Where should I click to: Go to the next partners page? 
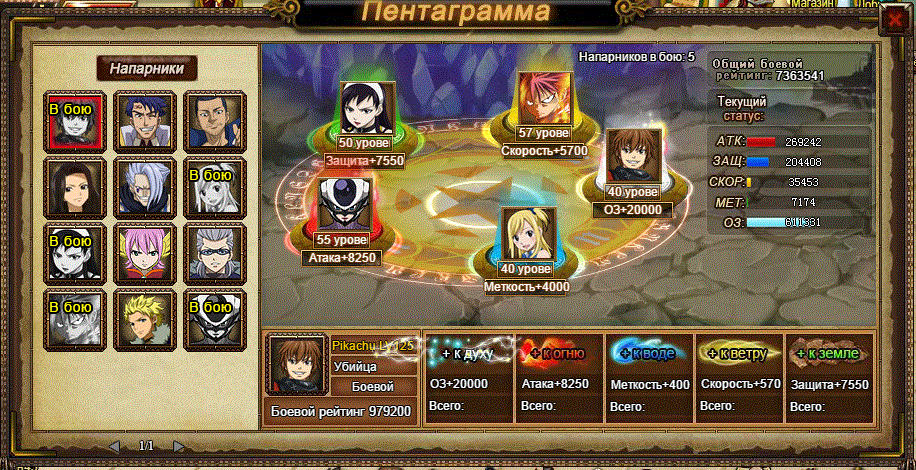(178, 446)
